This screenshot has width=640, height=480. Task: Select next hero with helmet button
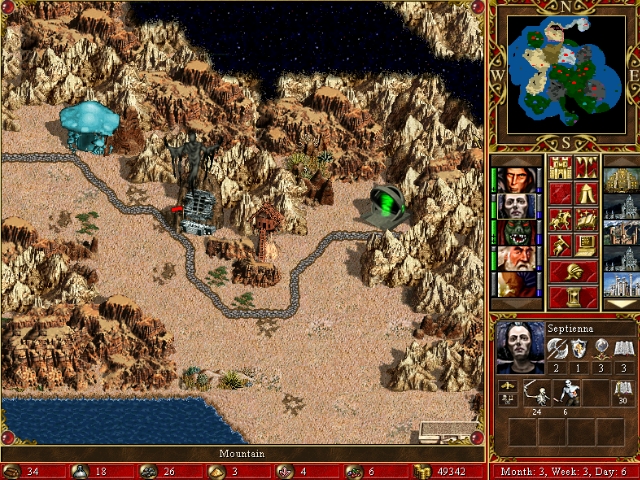(x=573, y=270)
